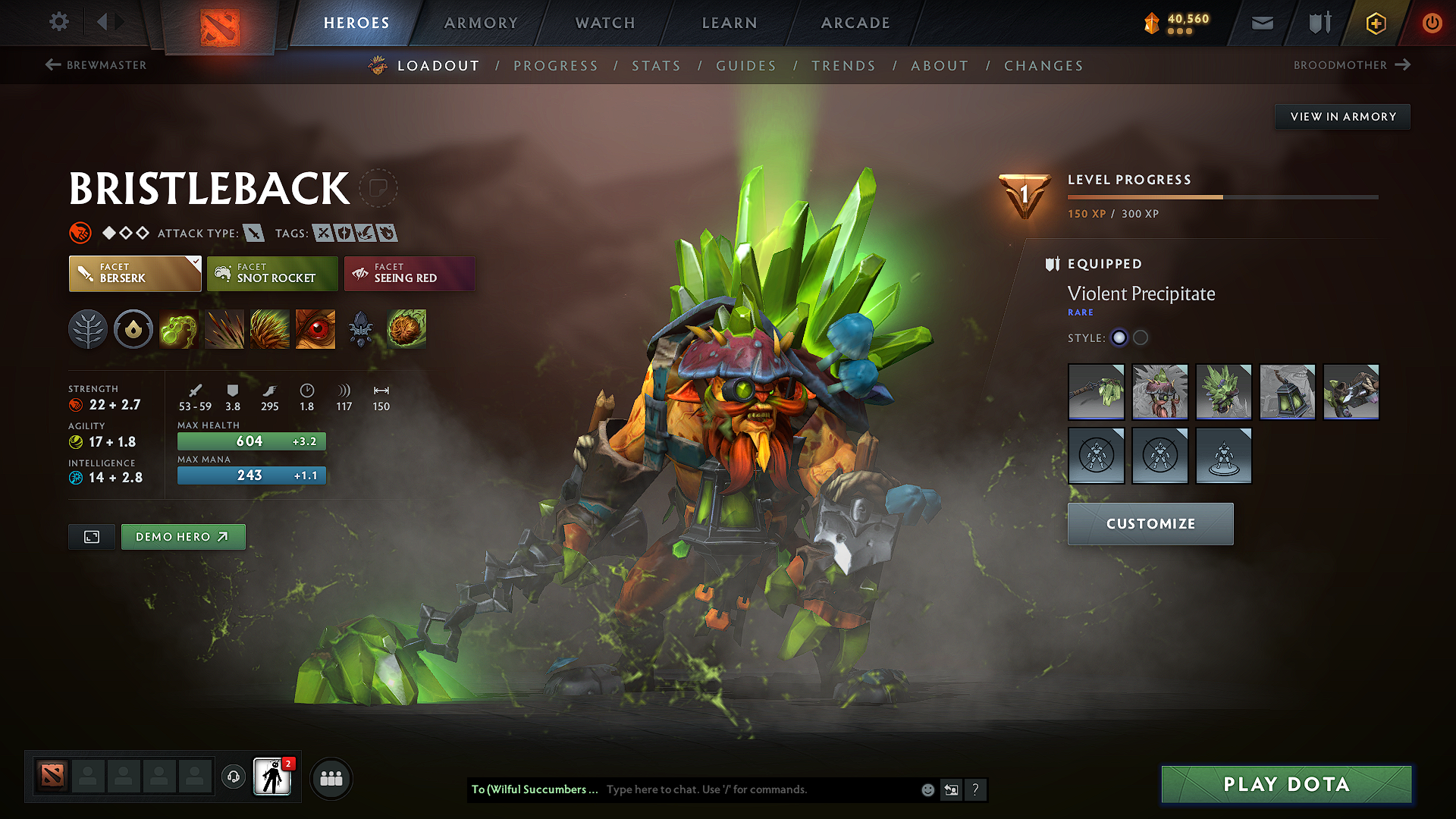The width and height of the screenshot is (1456, 819).
Task: Open the hero talent tree icon
Action: point(88,329)
